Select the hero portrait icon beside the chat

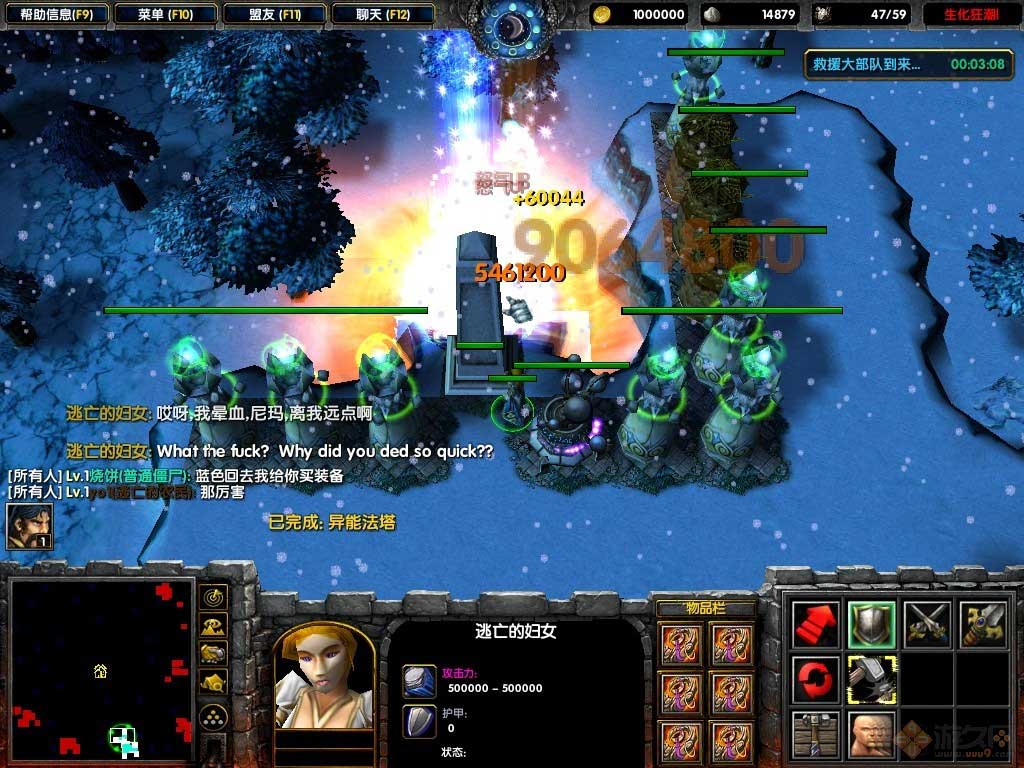point(29,527)
